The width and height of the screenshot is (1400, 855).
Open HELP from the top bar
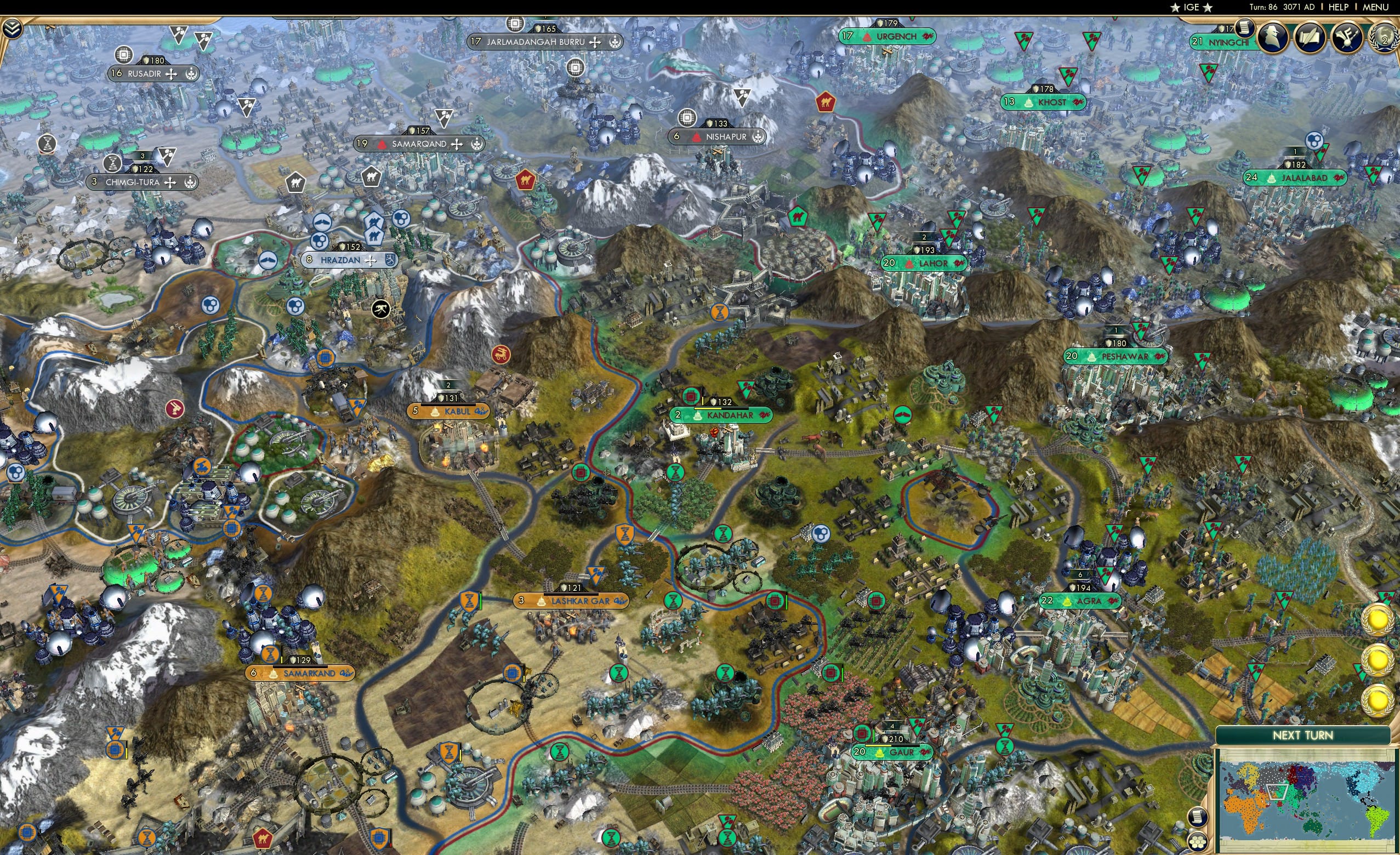pyautogui.click(x=1339, y=7)
